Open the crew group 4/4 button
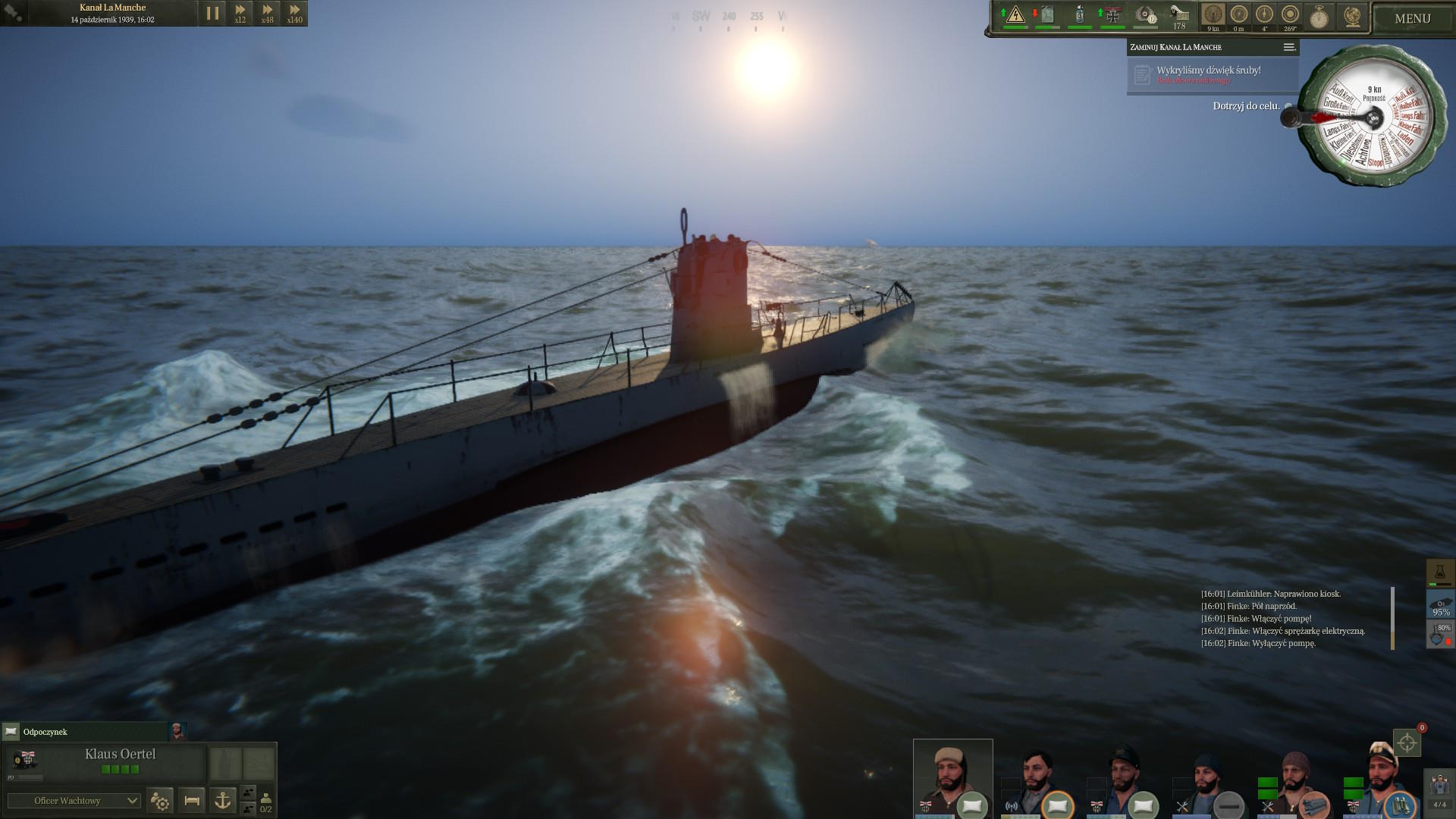 coord(1439,790)
